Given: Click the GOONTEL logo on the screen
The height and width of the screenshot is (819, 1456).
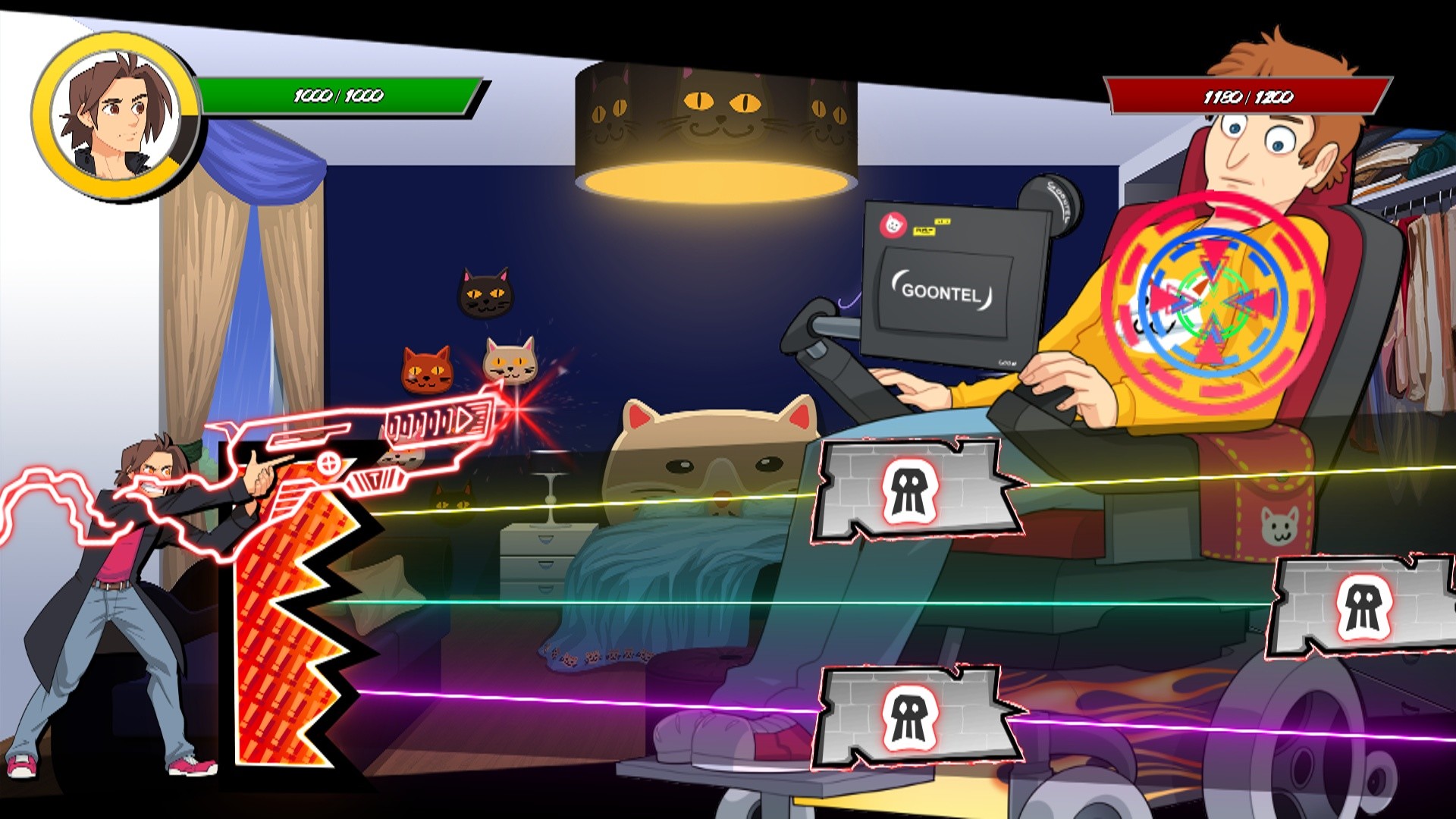Looking at the screenshot, I should 942,293.
